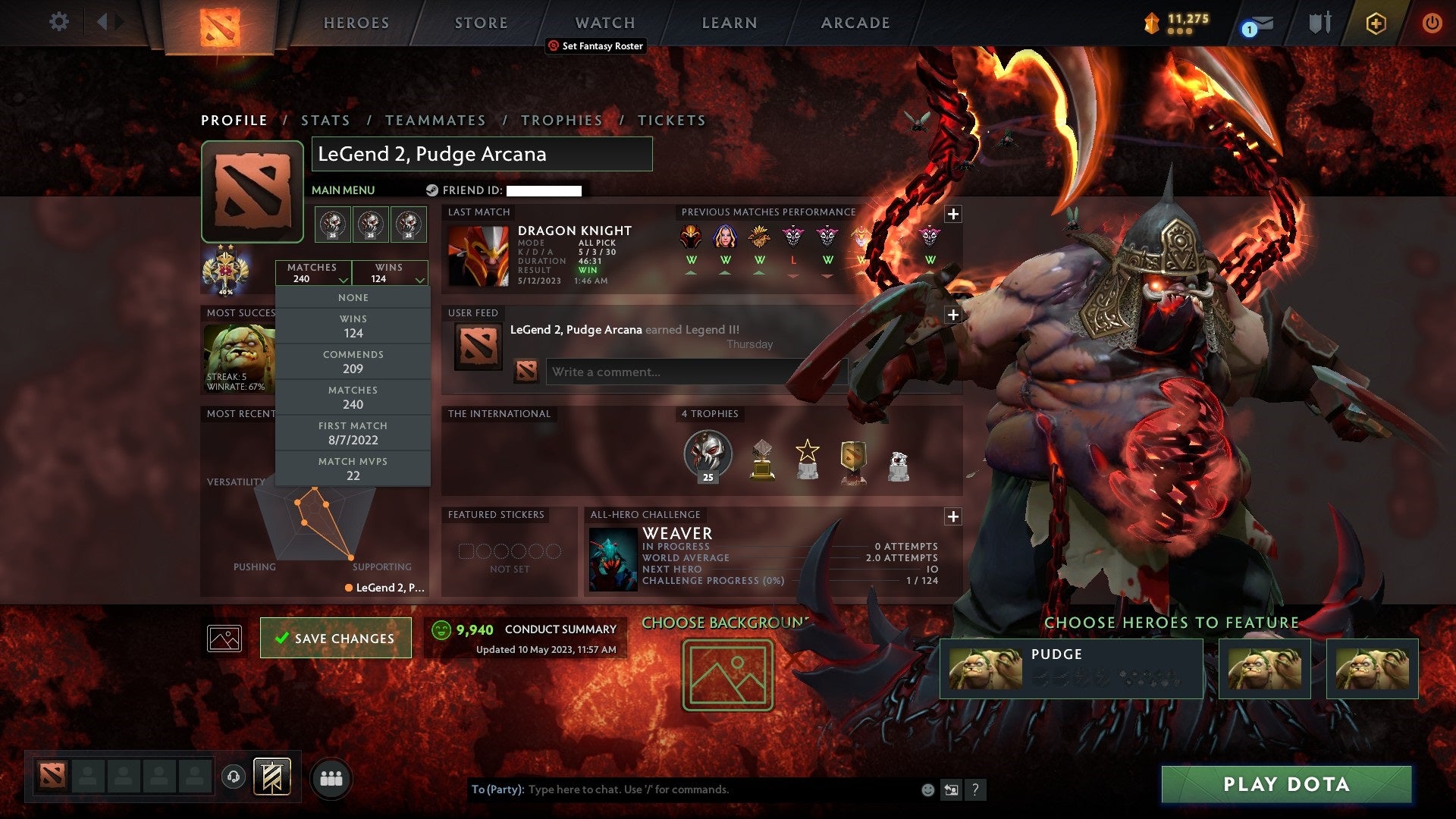Switch to the STATS tab
Image resolution: width=1456 pixels, height=819 pixels.
click(325, 120)
